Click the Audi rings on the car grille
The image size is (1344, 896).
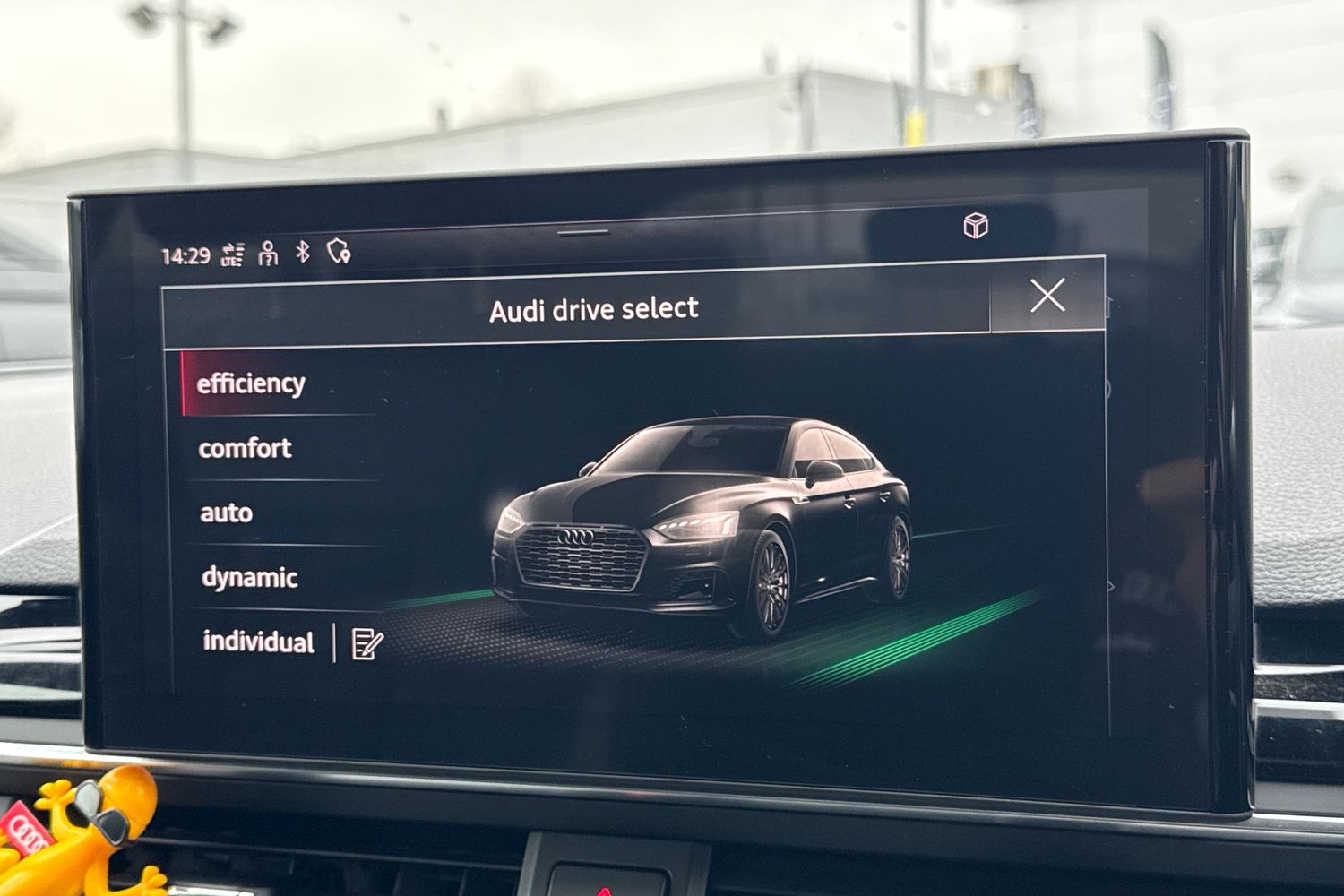(578, 536)
